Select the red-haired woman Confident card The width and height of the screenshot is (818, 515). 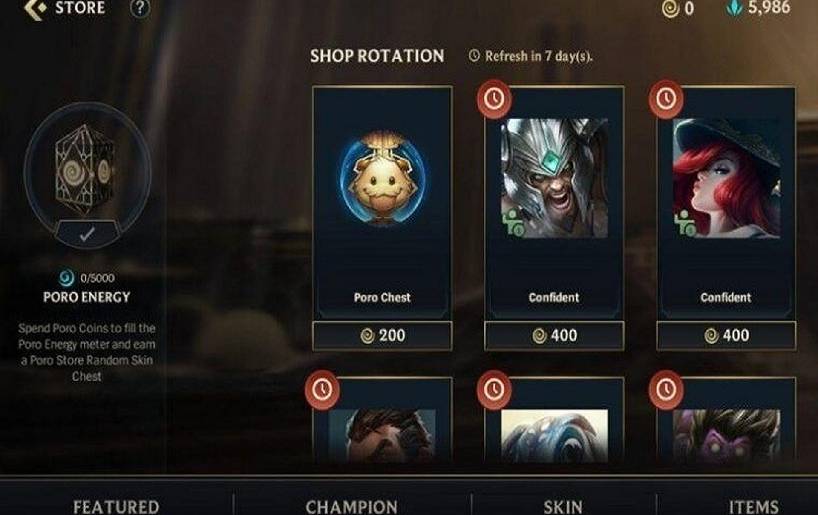click(x=725, y=200)
